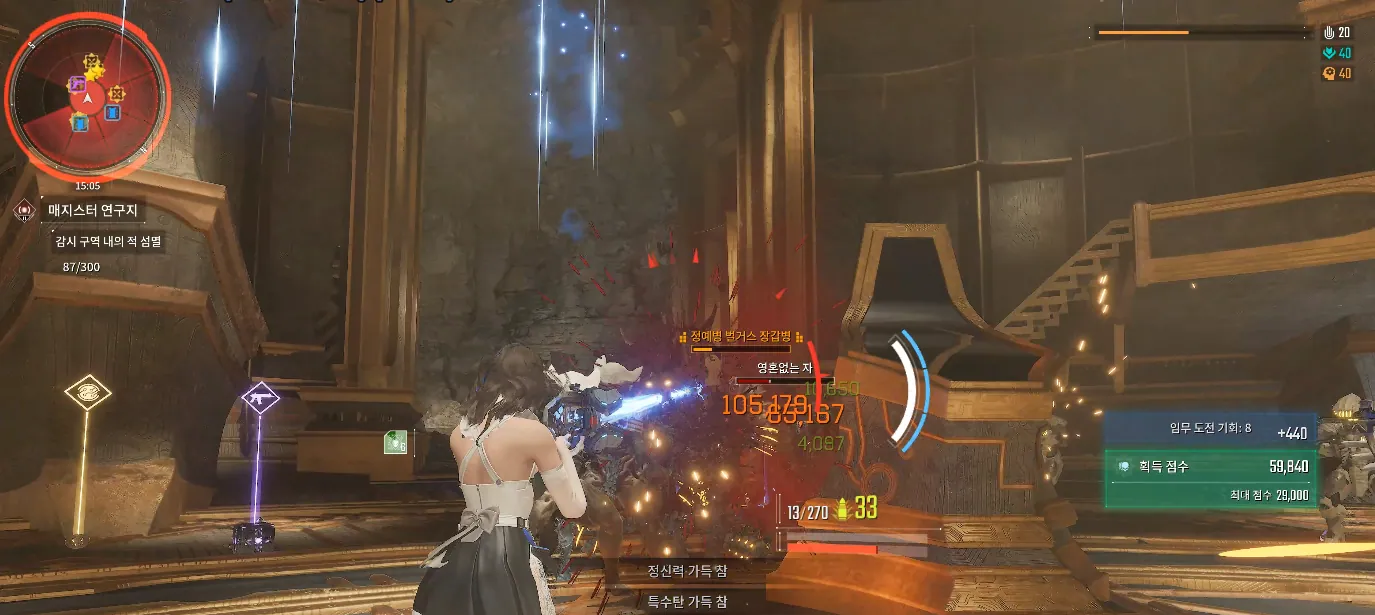Open the 획득 점수 mission score panel
1375x615 pixels.
click(x=1210, y=466)
